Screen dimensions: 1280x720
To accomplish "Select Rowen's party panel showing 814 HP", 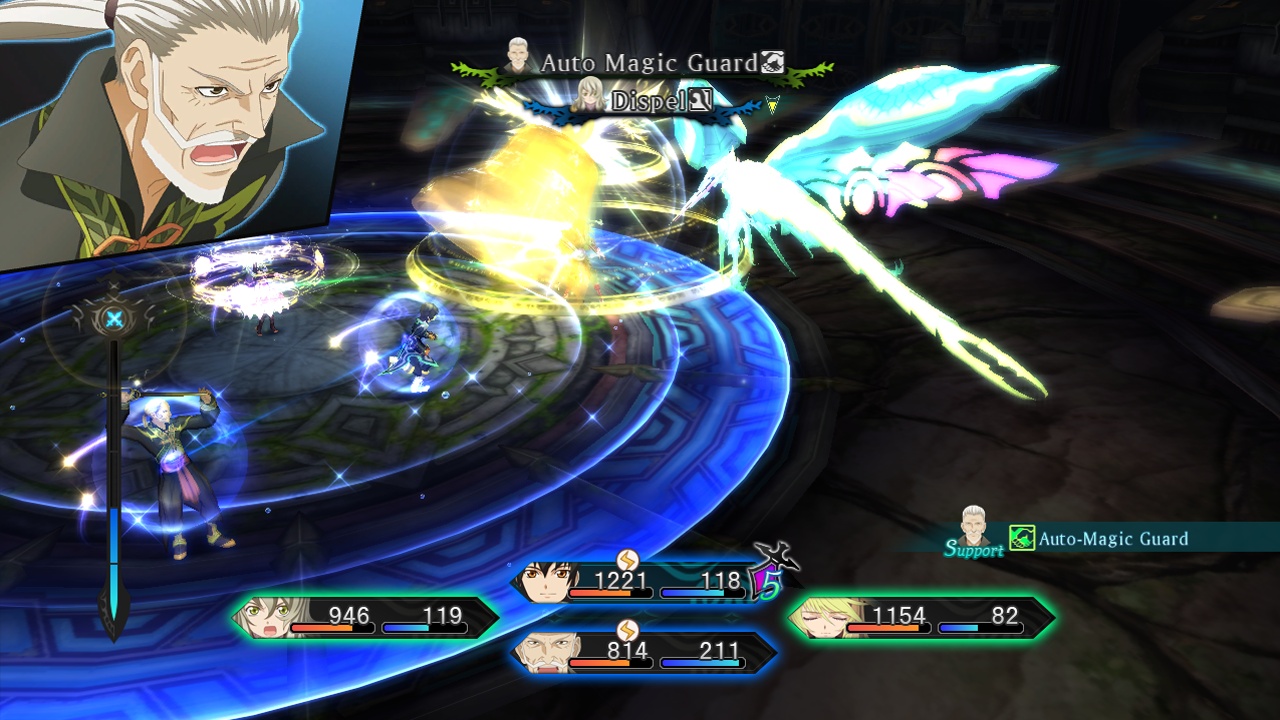I will coord(644,653).
